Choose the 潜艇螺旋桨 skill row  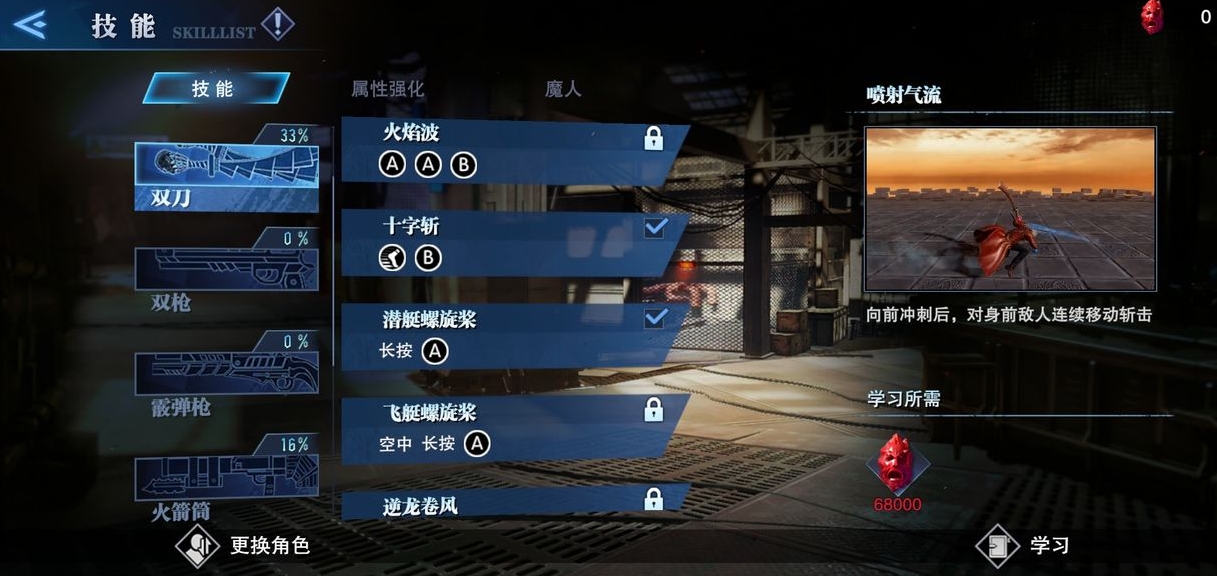[x=514, y=336]
